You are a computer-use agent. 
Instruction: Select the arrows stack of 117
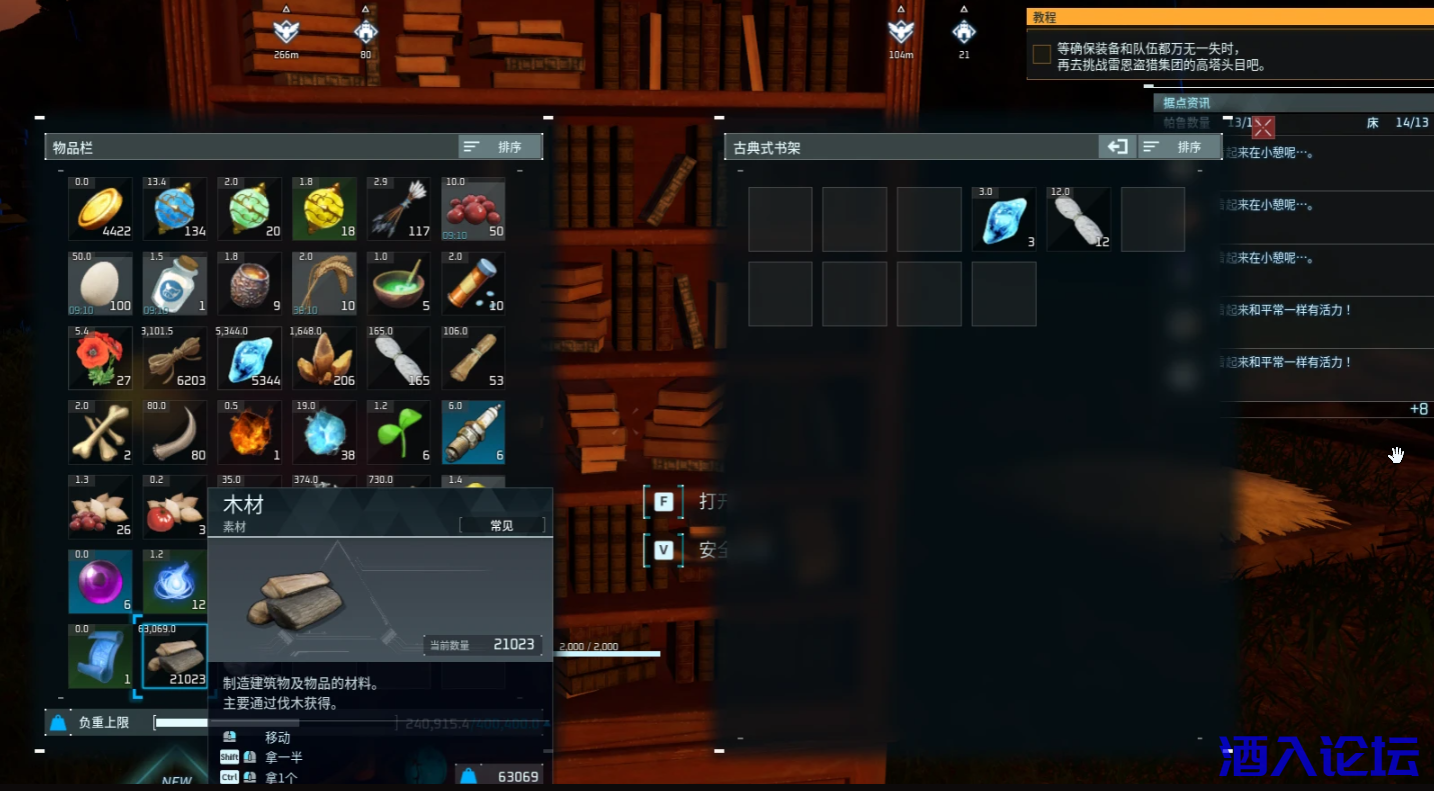pyautogui.click(x=399, y=209)
